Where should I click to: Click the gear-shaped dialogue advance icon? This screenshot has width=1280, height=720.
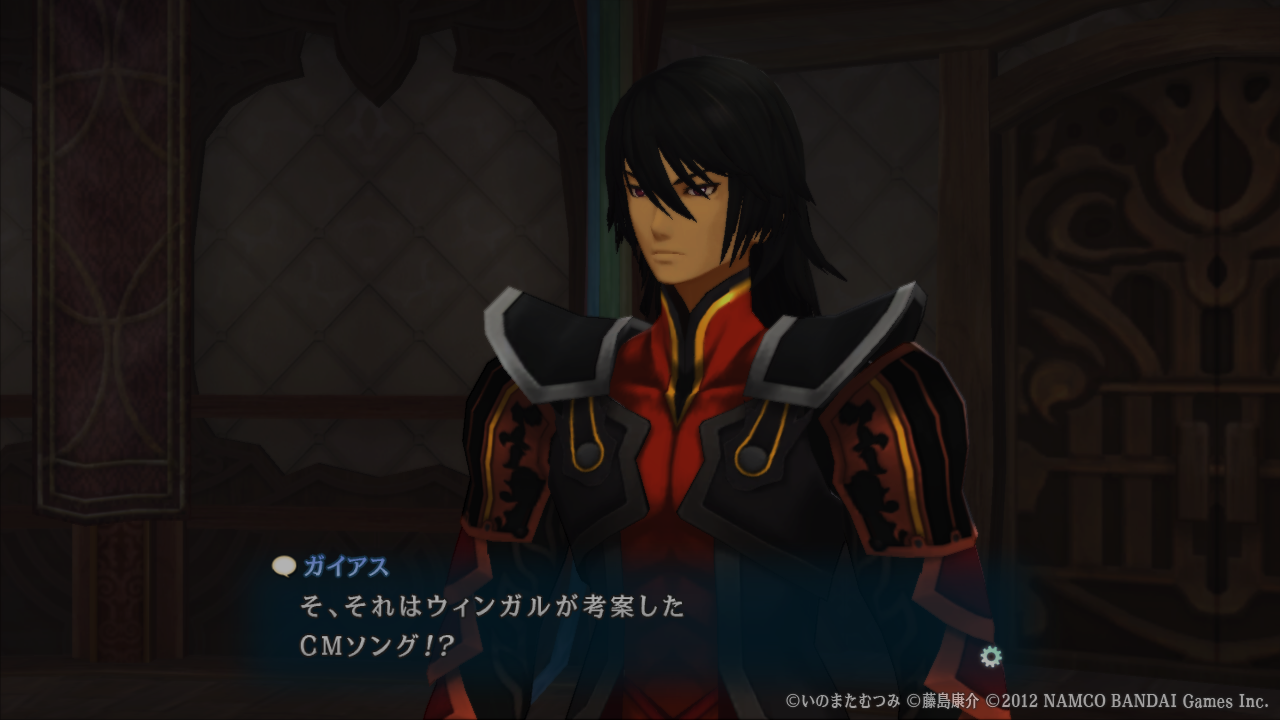(x=991, y=656)
